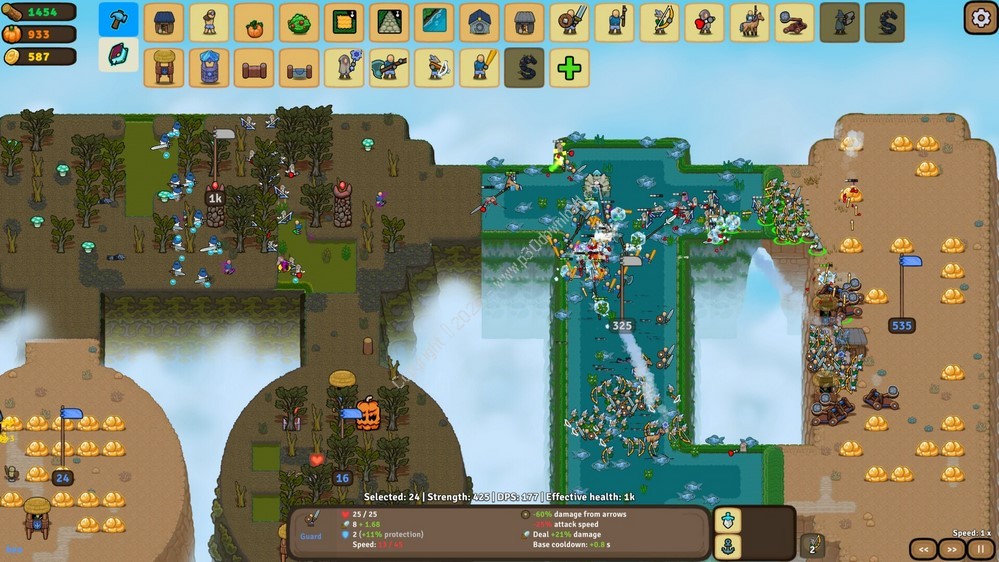Select the hammer build tab
The width and height of the screenshot is (999, 562).
[x=118, y=21]
